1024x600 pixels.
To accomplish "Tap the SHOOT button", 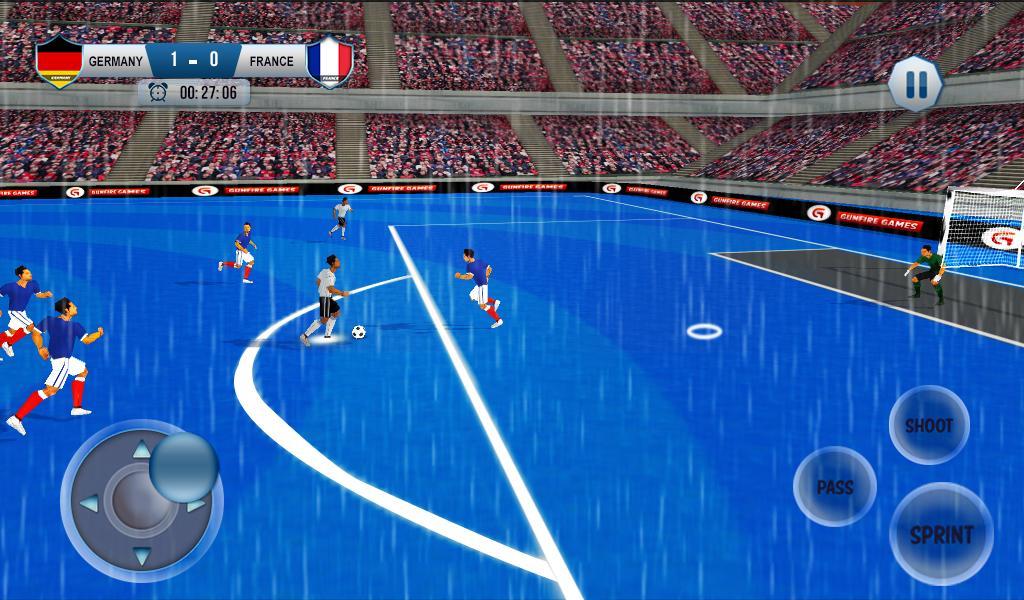I will (x=929, y=425).
